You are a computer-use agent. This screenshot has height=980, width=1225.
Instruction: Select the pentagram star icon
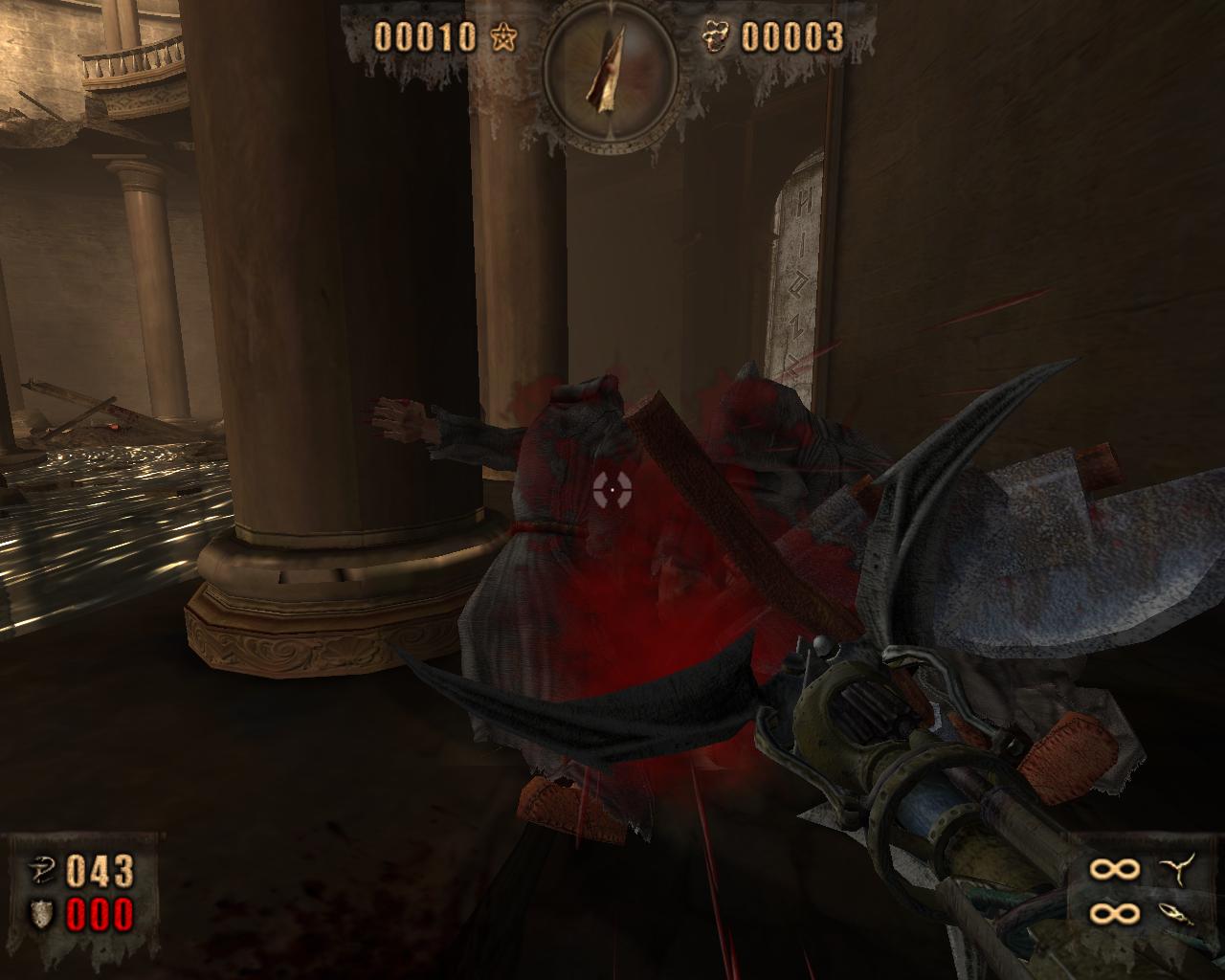point(503,37)
